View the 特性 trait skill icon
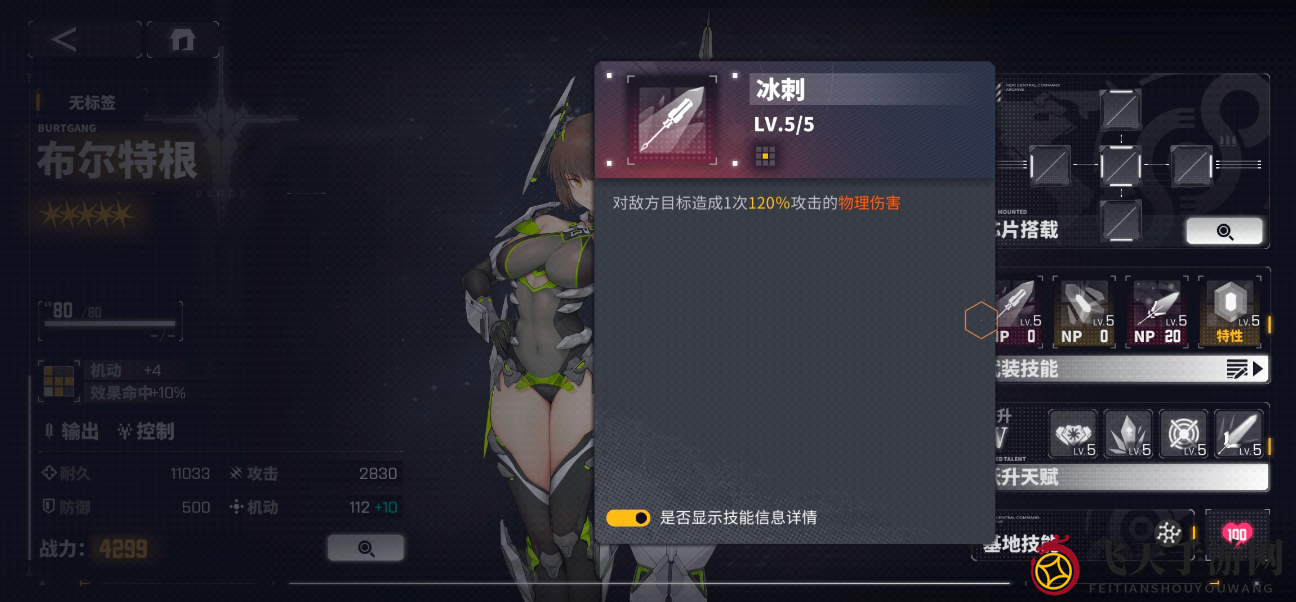Screen dimensions: 1296x602 coord(1229,314)
